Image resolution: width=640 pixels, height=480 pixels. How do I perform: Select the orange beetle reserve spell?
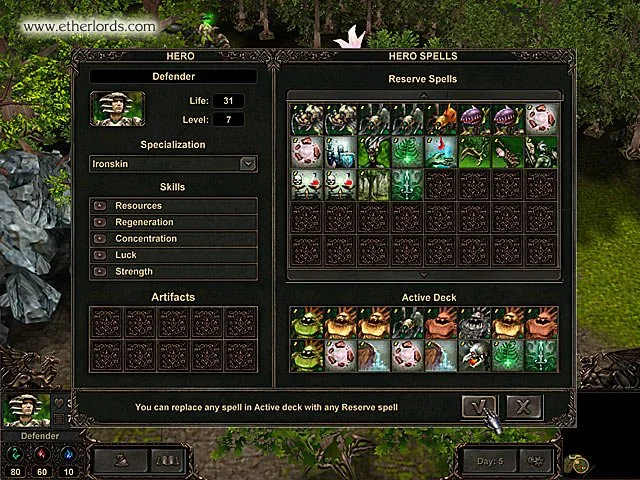pyautogui.click(x=442, y=119)
